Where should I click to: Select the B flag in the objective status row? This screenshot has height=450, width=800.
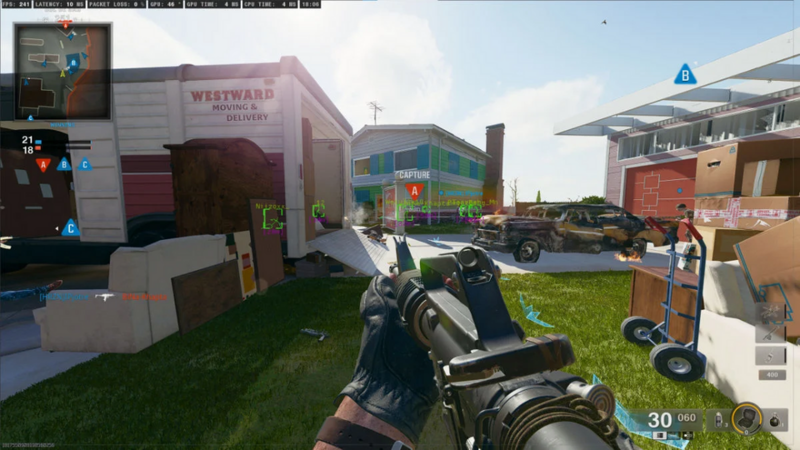click(x=63, y=164)
